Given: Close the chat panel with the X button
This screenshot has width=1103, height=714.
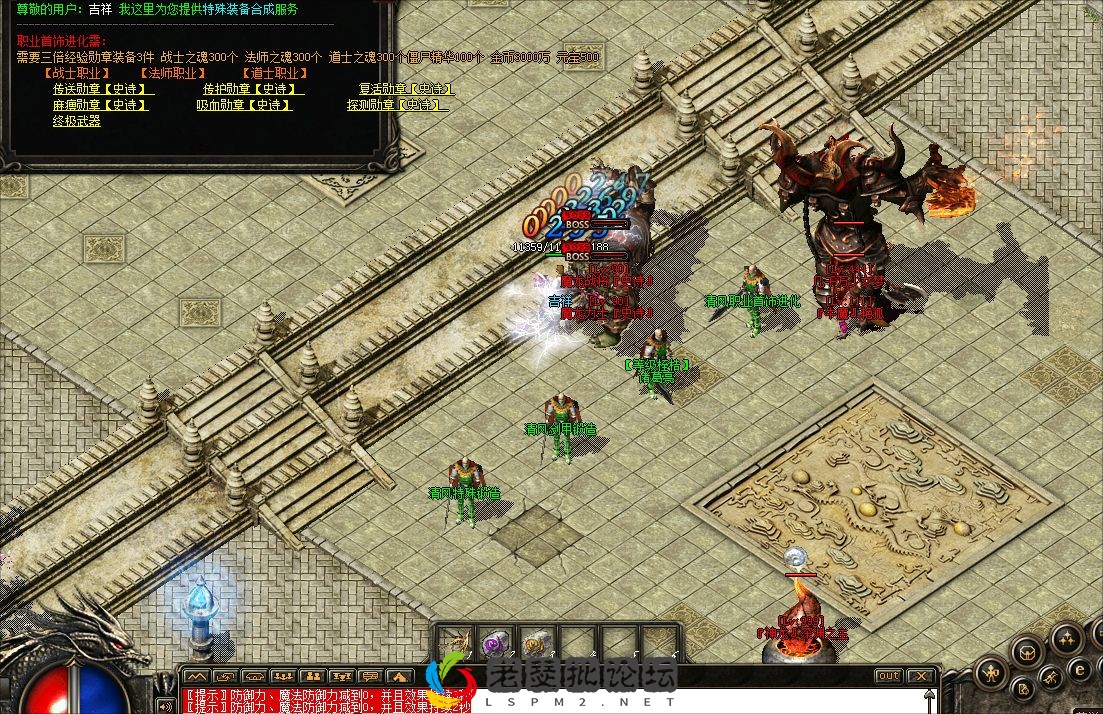Looking at the screenshot, I should 922,677.
